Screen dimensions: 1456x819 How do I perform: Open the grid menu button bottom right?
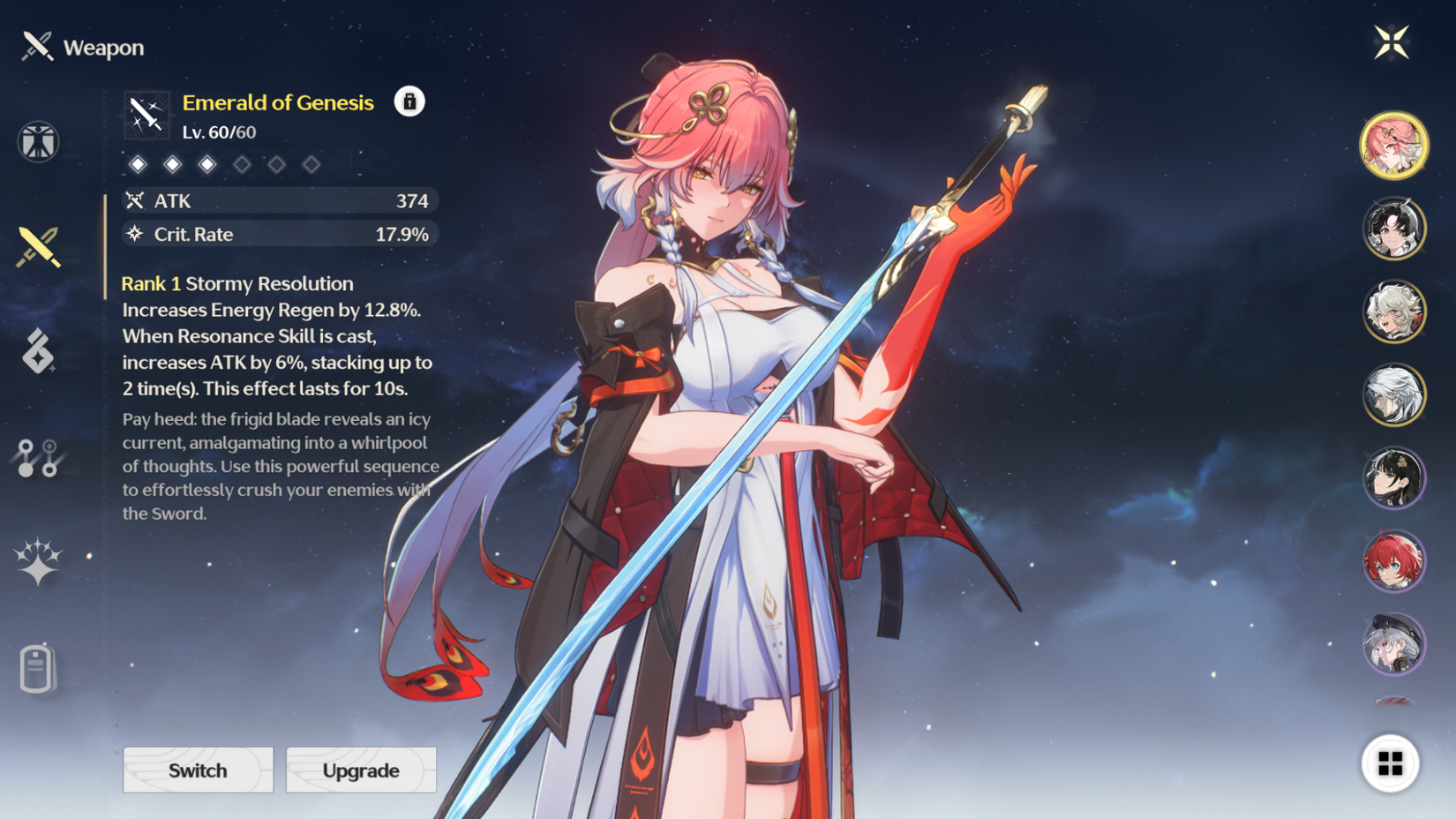click(1392, 764)
